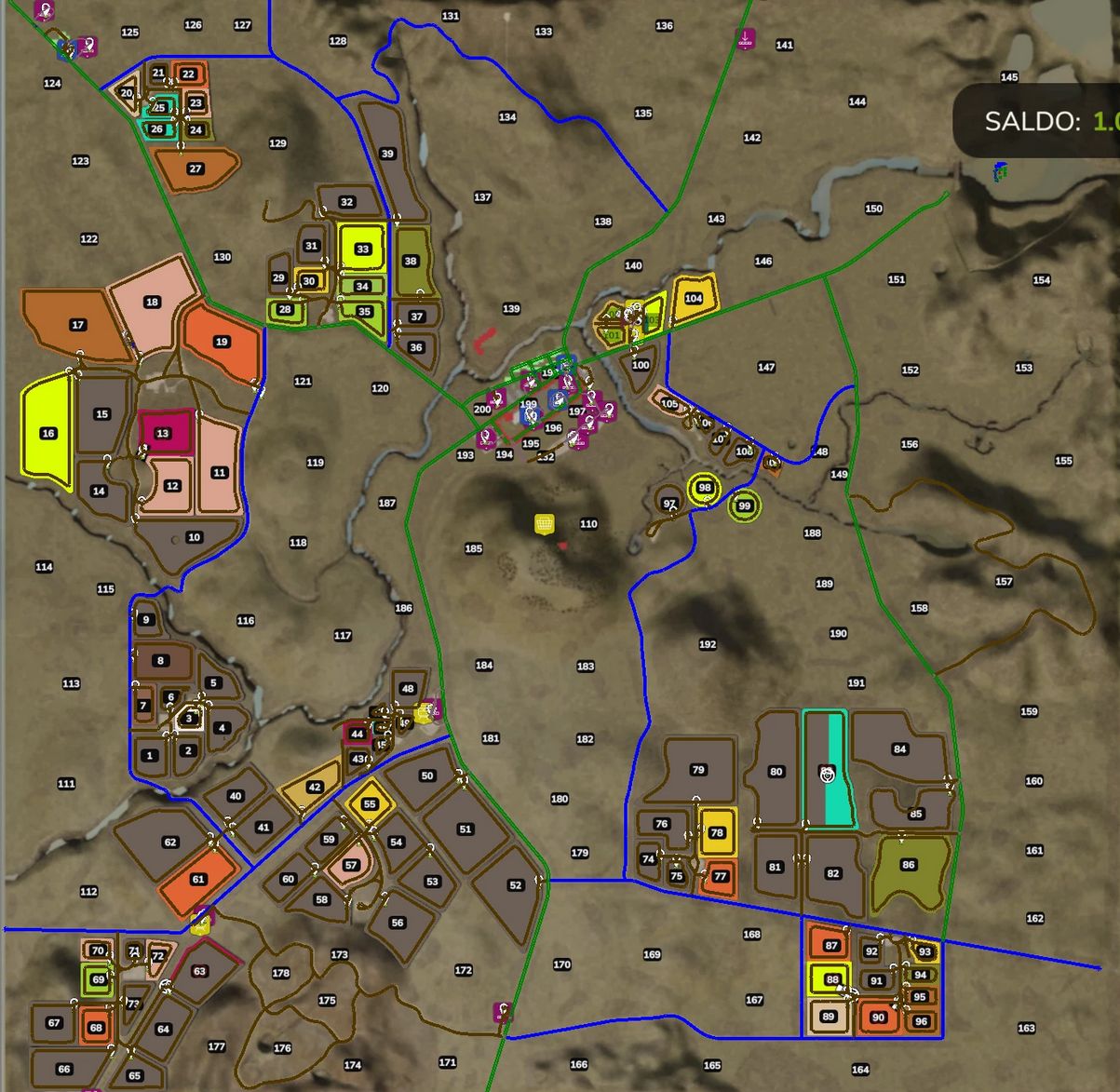
Task: Select field 33 on the map
Action: click(x=363, y=249)
